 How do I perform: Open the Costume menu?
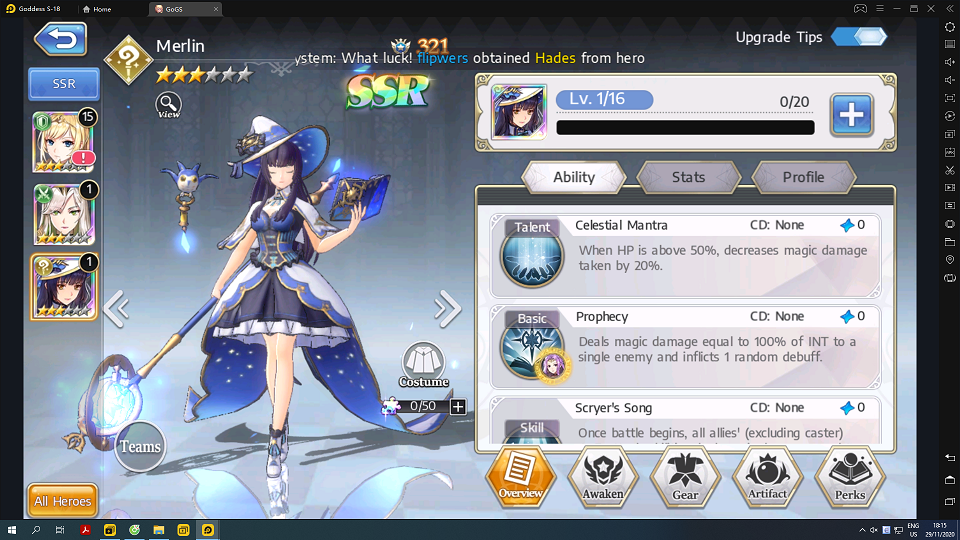423,366
